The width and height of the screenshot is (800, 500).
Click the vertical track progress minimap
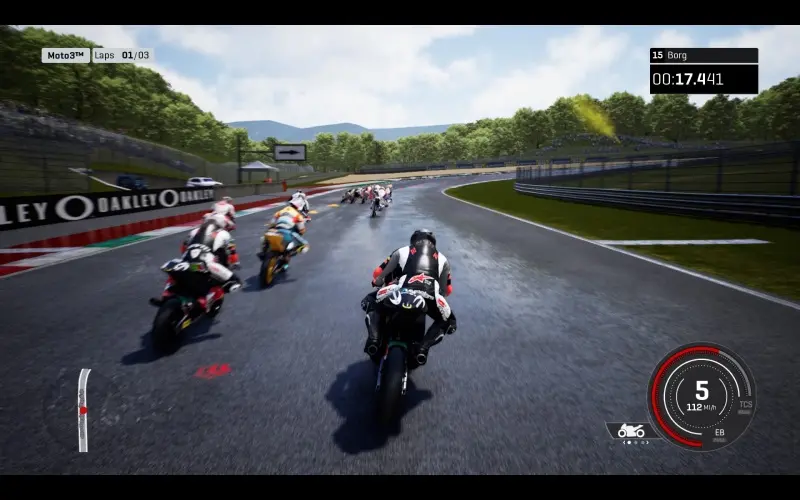[x=84, y=410]
